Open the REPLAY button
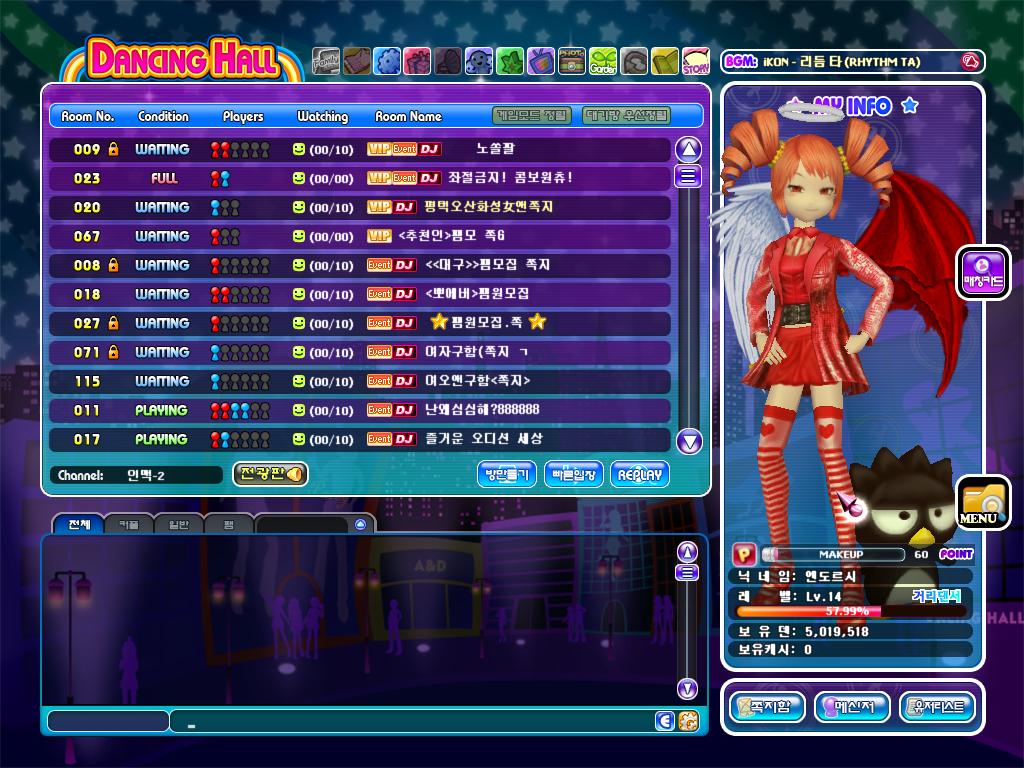The height and width of the screenshot is (768, 1024). click(x=639, y=475)
